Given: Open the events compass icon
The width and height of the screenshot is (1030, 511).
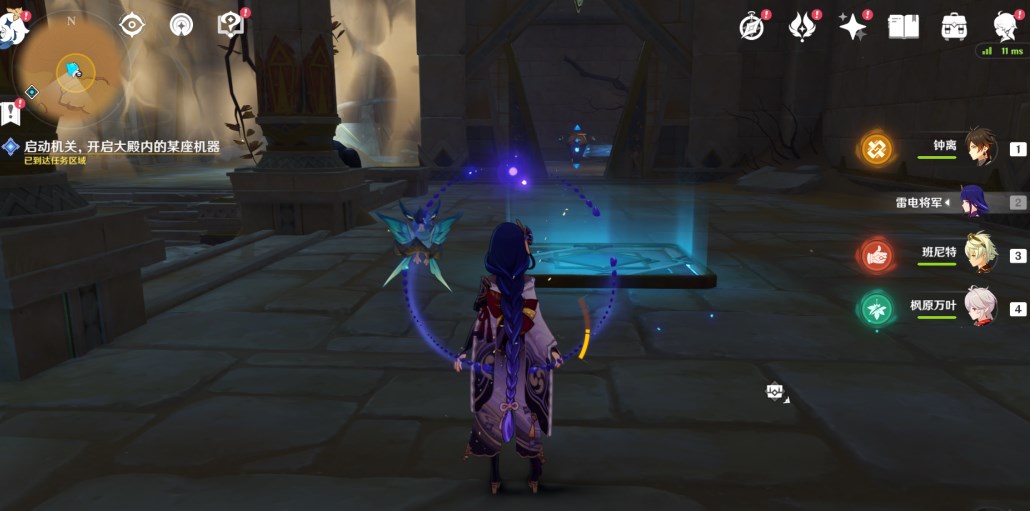Looking at the screenshot, I should [751, 27].
